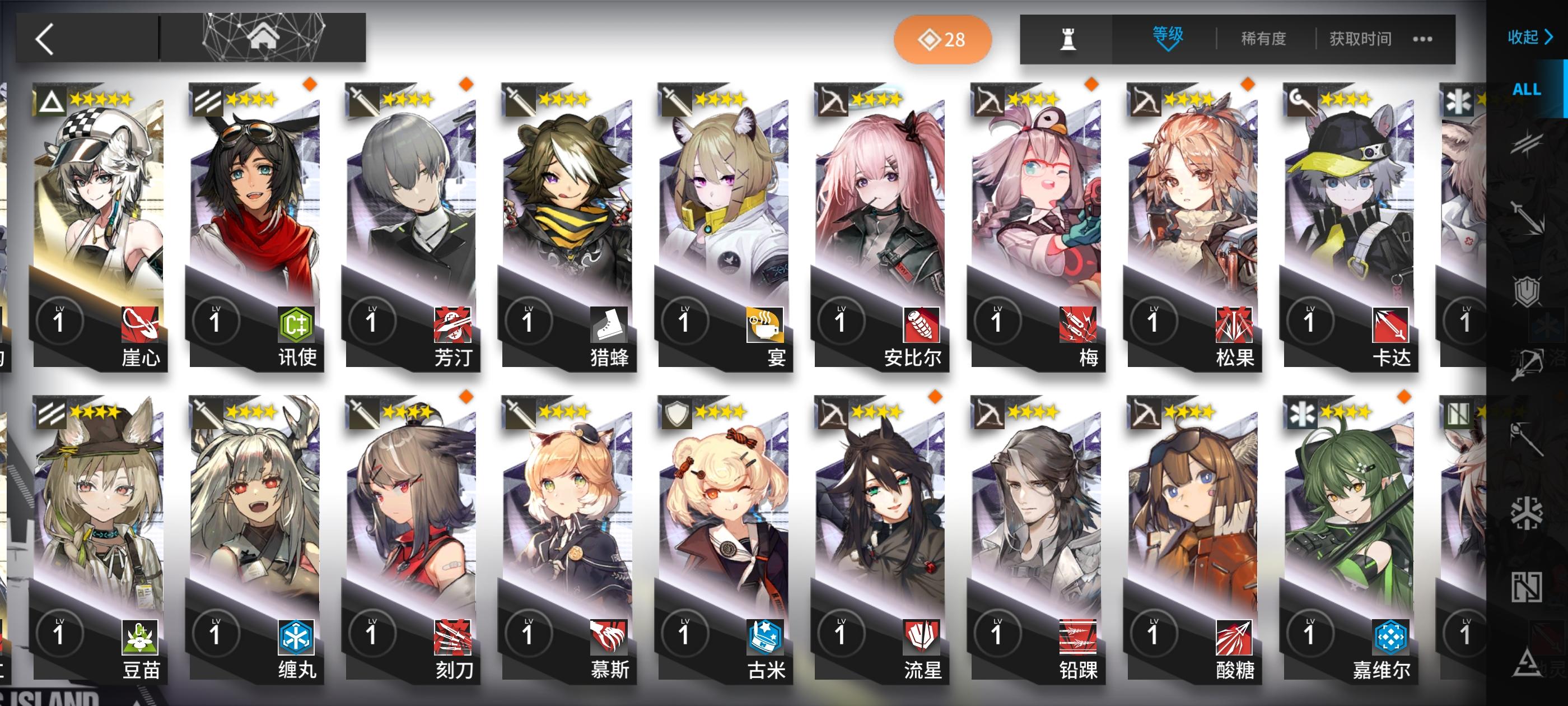Click the home icon in the top bar
Viewport: 1568px width, 706px height.
(265, 38)
